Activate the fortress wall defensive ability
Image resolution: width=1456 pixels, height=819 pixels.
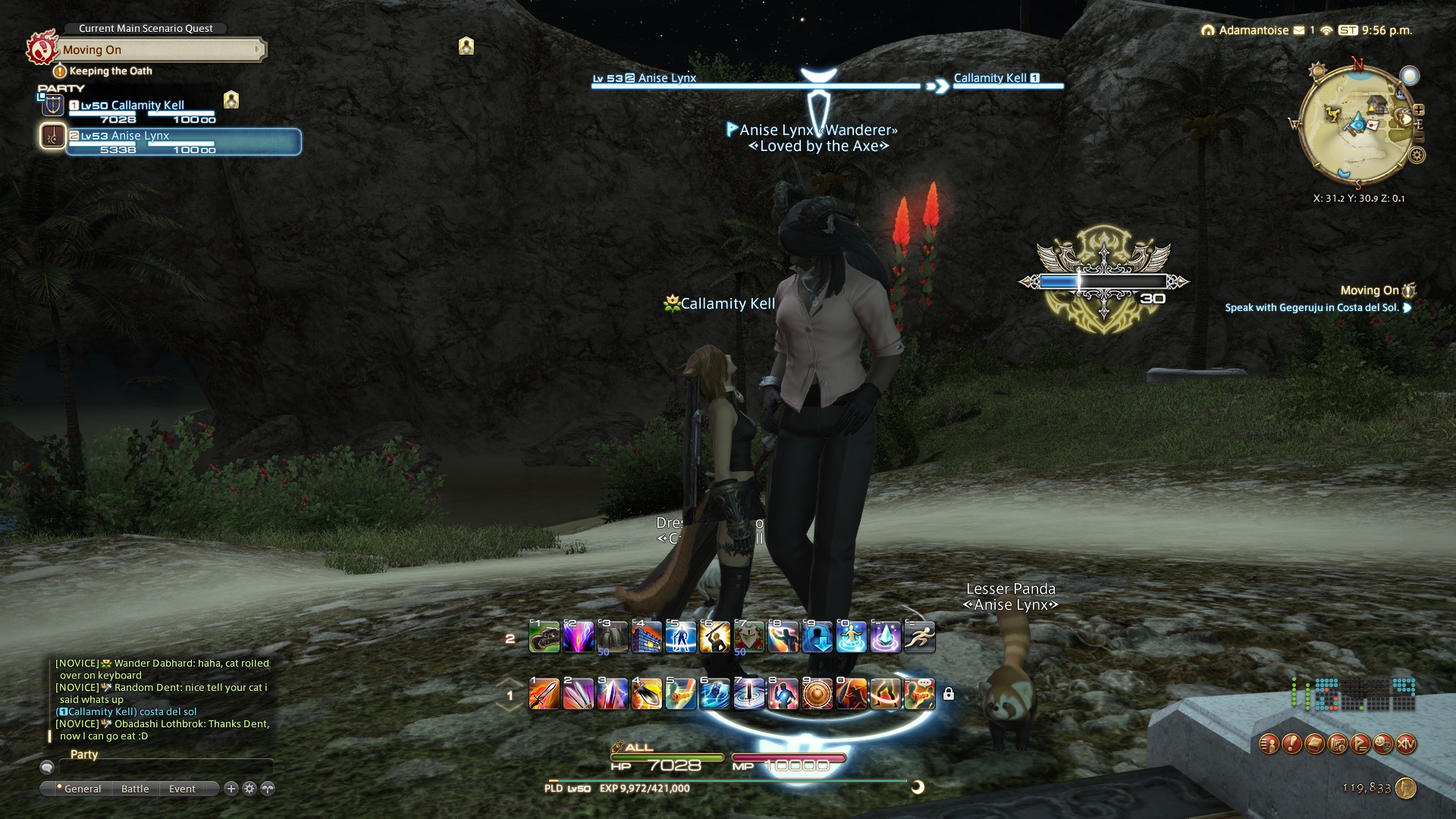(x=646, y=638)
